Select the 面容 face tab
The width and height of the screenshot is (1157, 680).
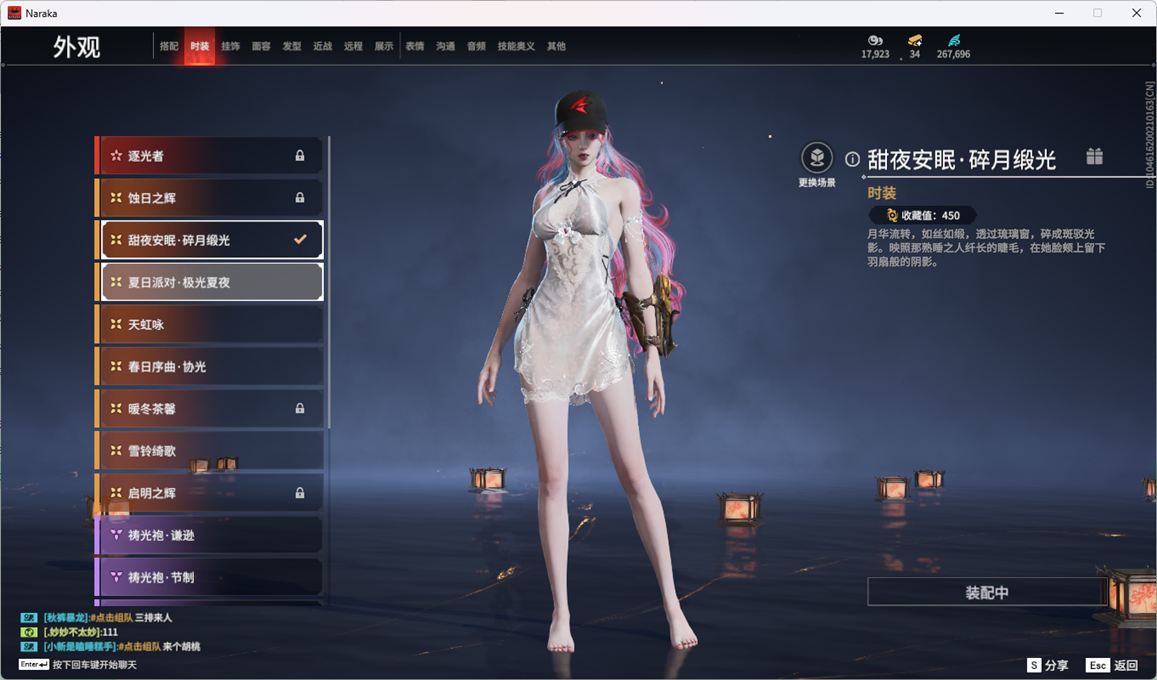[261, 46]
